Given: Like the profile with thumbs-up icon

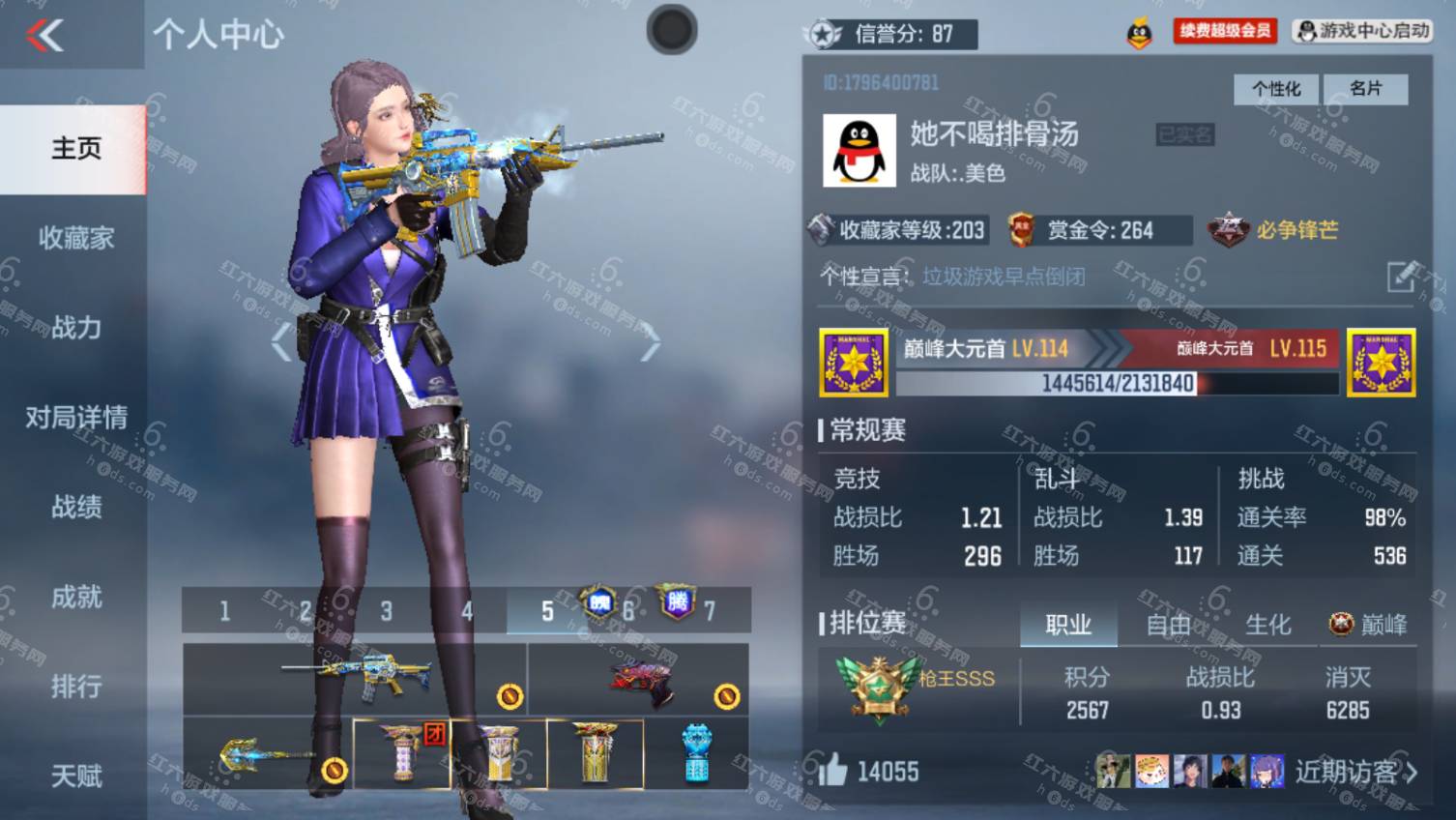Looking at the screenshot, I should click(x=833, y=771).
